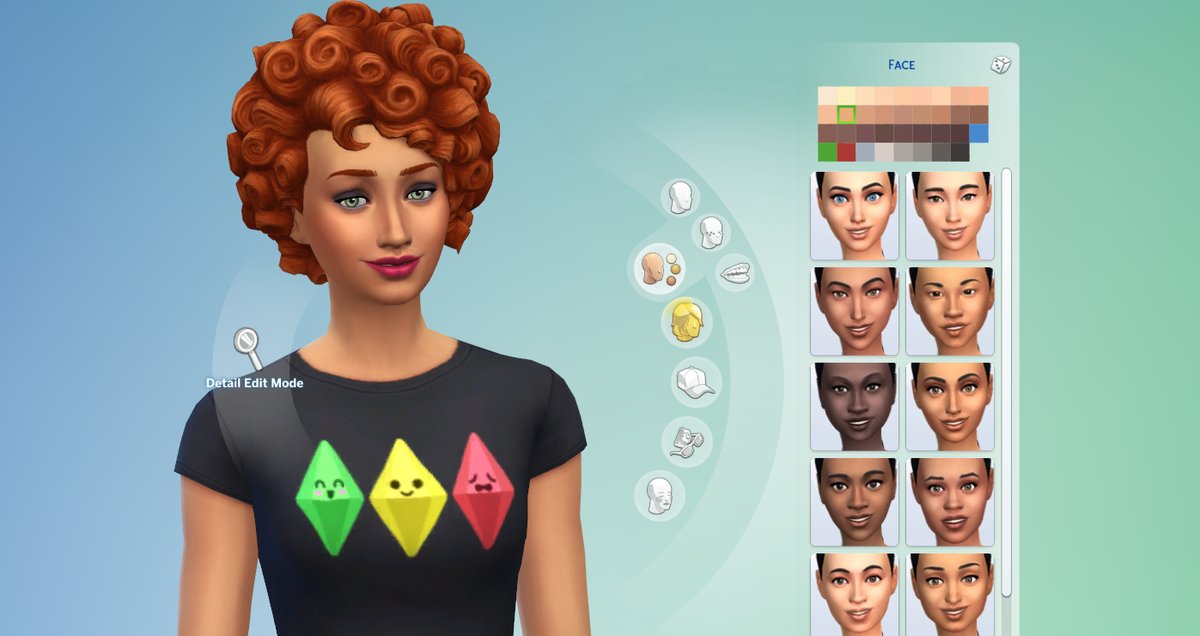Select the darkest charcoal gray swatch
The height and width of the screenshot is (636, 1200).
pyautogui.click(x=960, y=152)
